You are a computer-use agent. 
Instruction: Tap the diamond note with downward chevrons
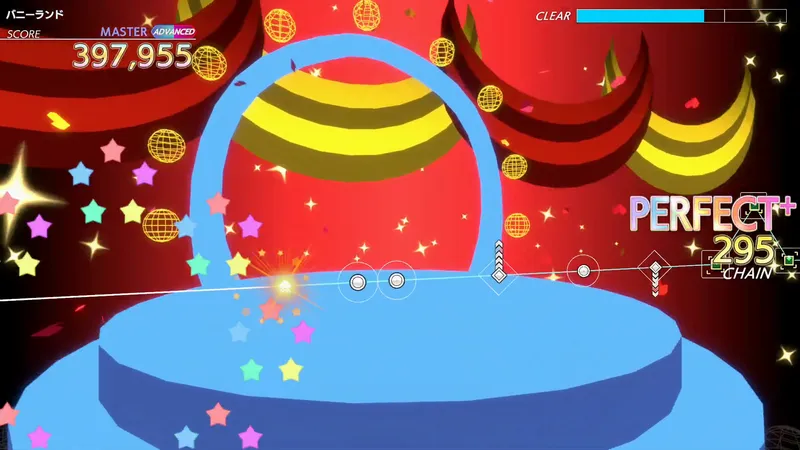[x=653, y=268]
